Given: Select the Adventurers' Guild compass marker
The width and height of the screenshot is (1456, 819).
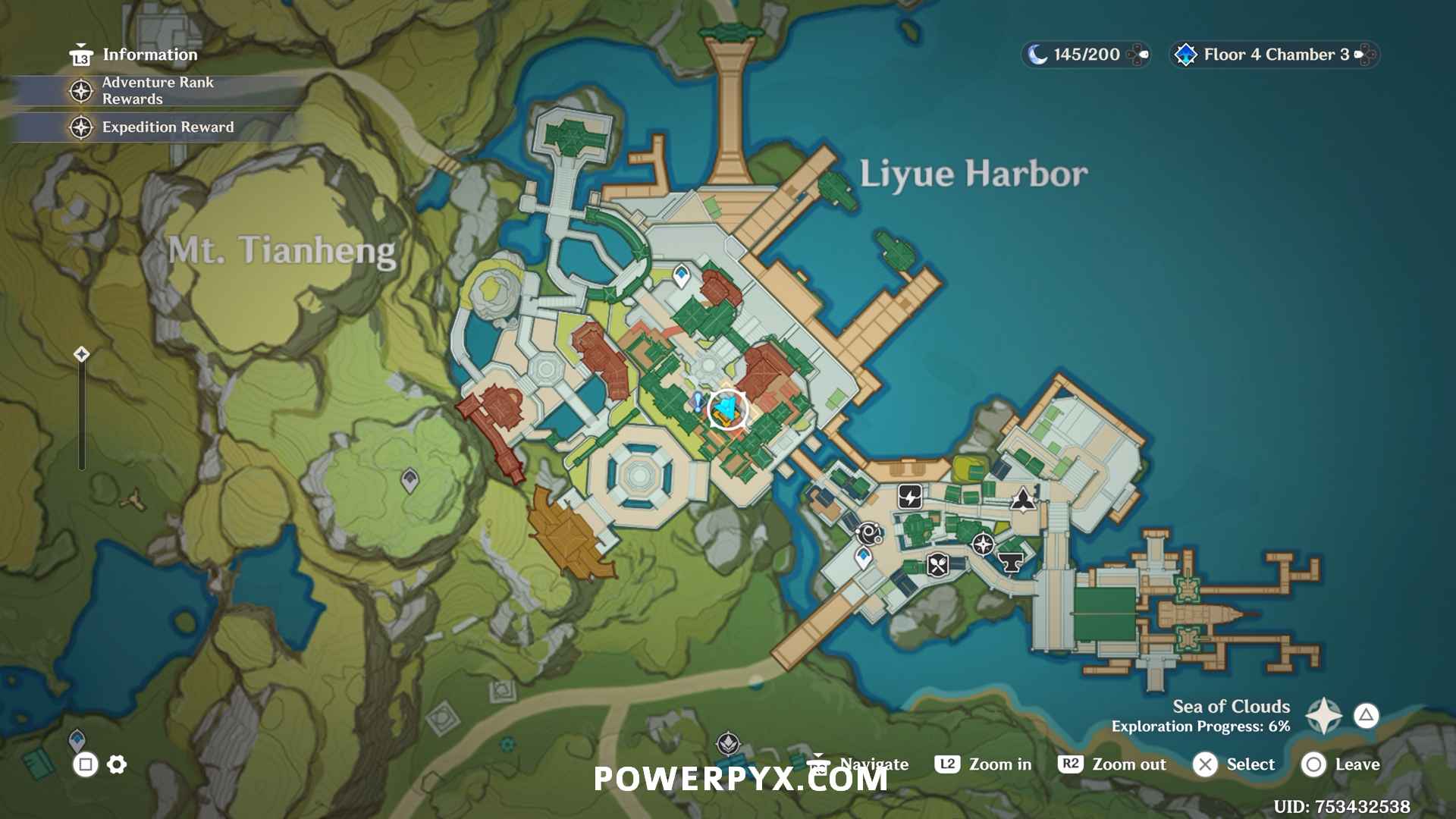Looking at the screenshot, I should point(983,544).
